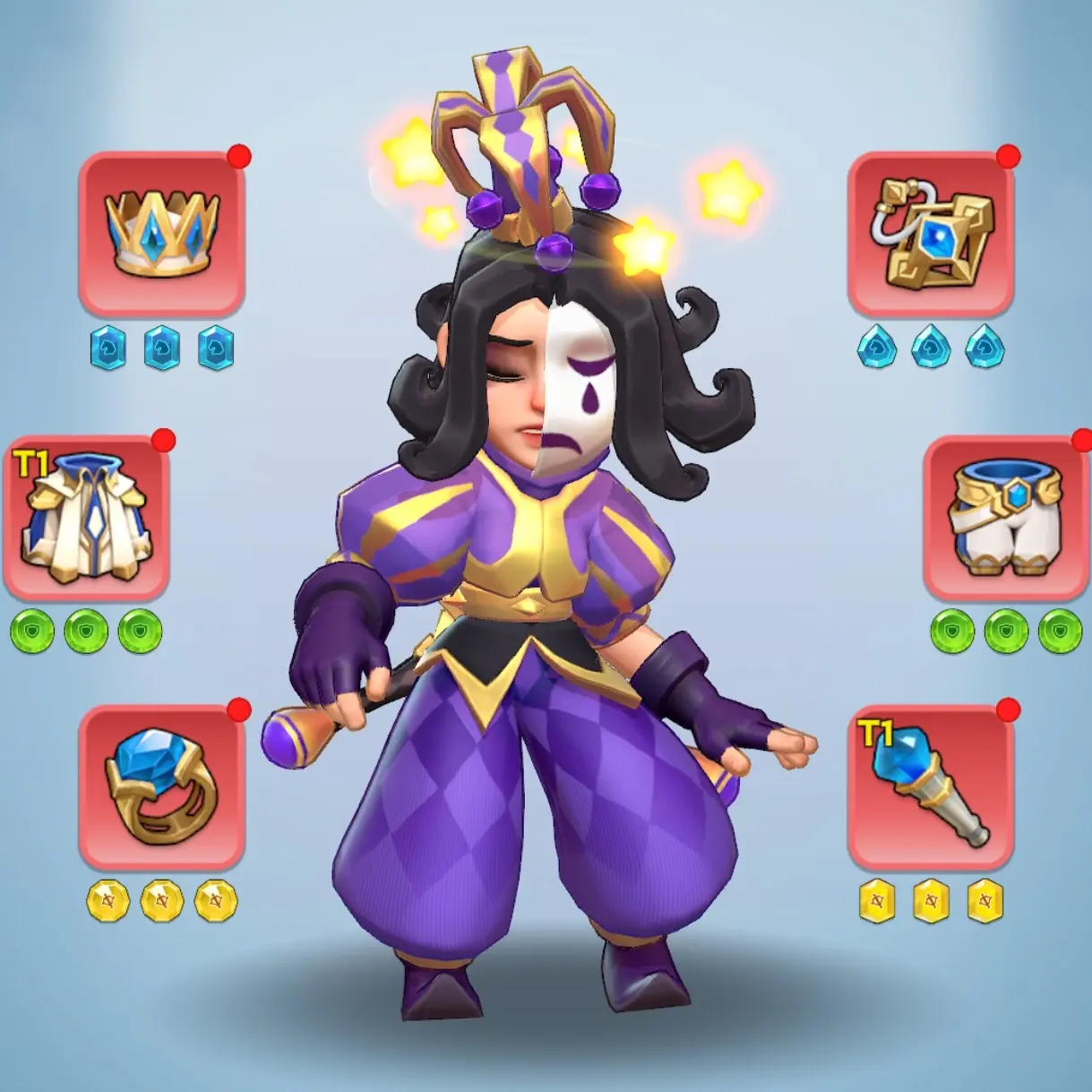Viewport: 1092px width, 1092px height.
Task: Open the white pants equipment slot
Action: click(x=1006, y=517)
